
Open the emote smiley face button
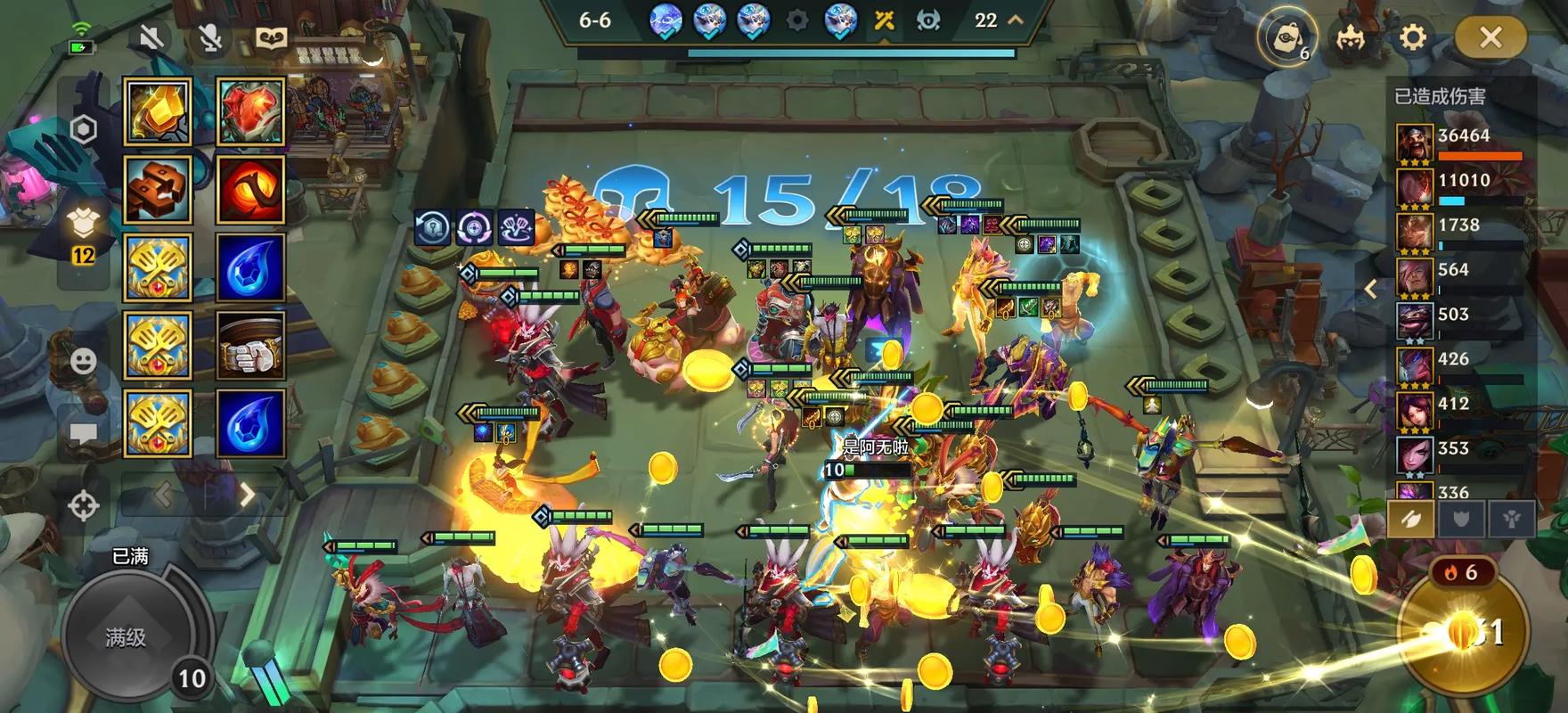[84, 361]
